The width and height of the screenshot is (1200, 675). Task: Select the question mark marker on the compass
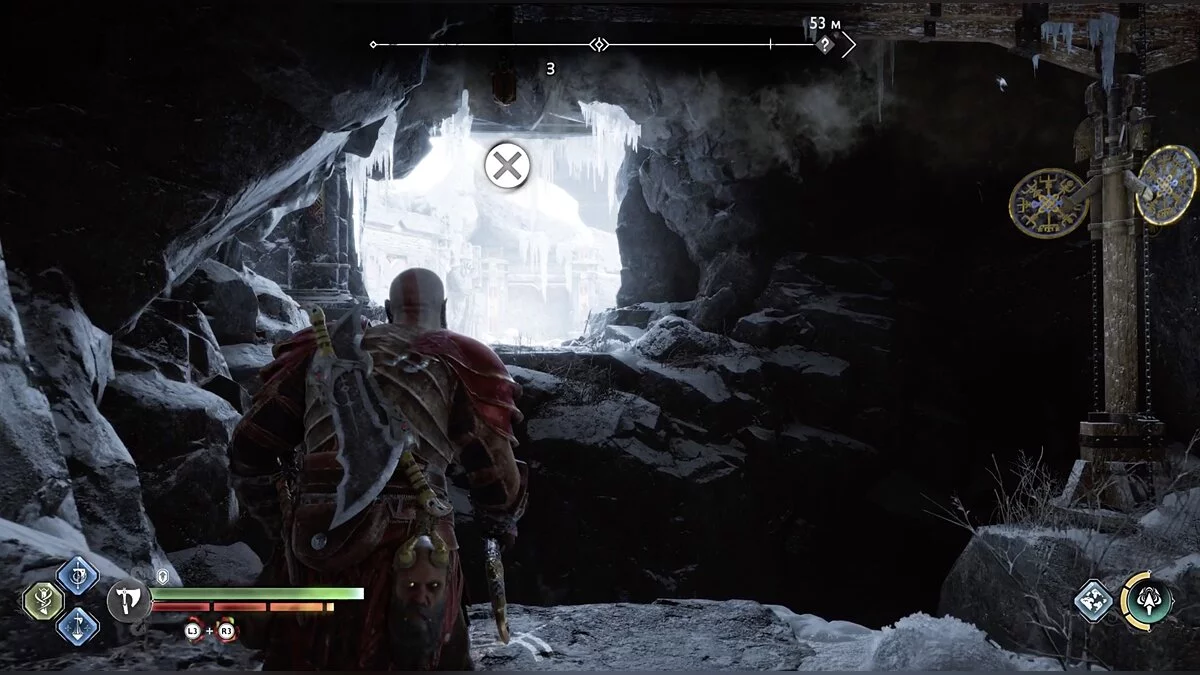coord(825,45)
